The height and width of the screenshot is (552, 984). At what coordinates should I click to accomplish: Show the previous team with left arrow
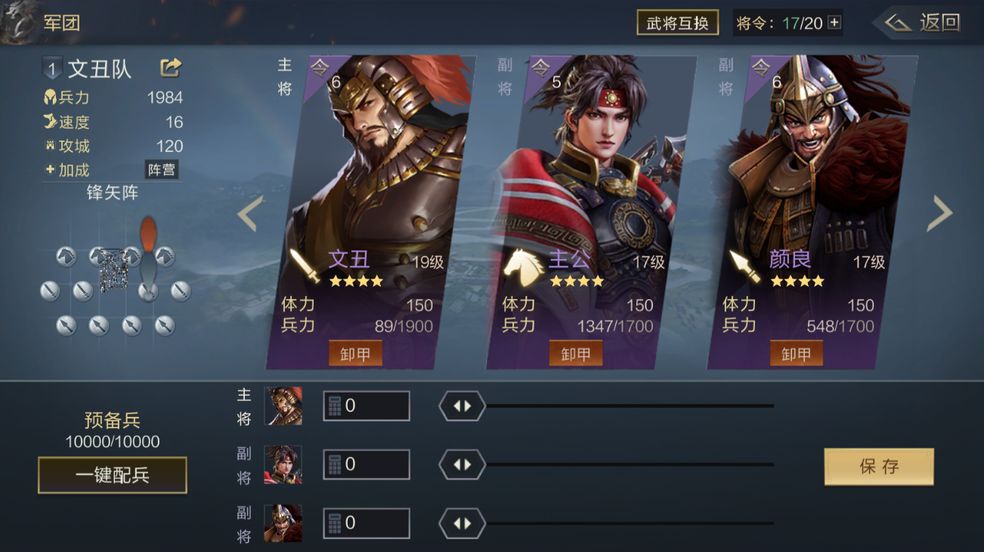(249, 213)
